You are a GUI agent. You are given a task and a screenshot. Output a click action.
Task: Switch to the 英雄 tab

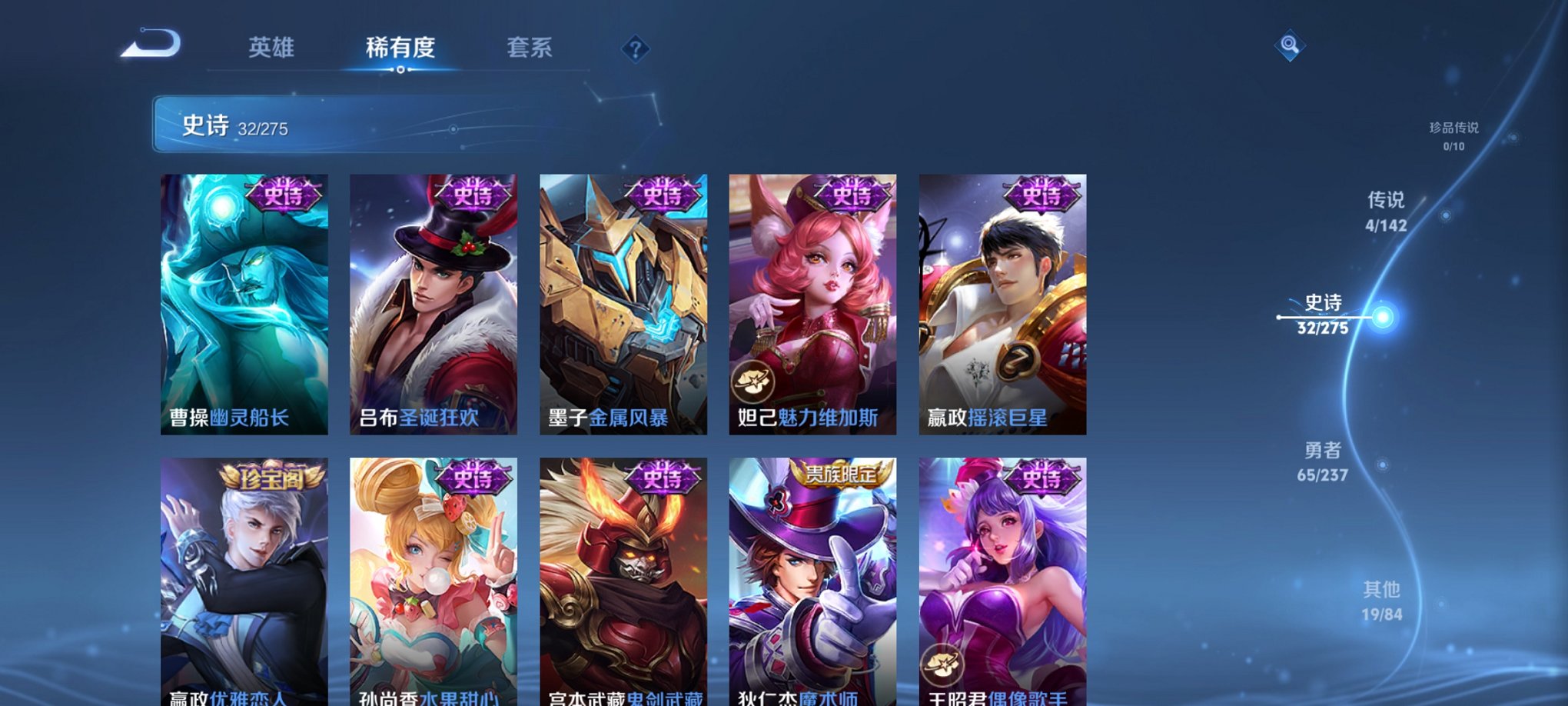[271, 48]
